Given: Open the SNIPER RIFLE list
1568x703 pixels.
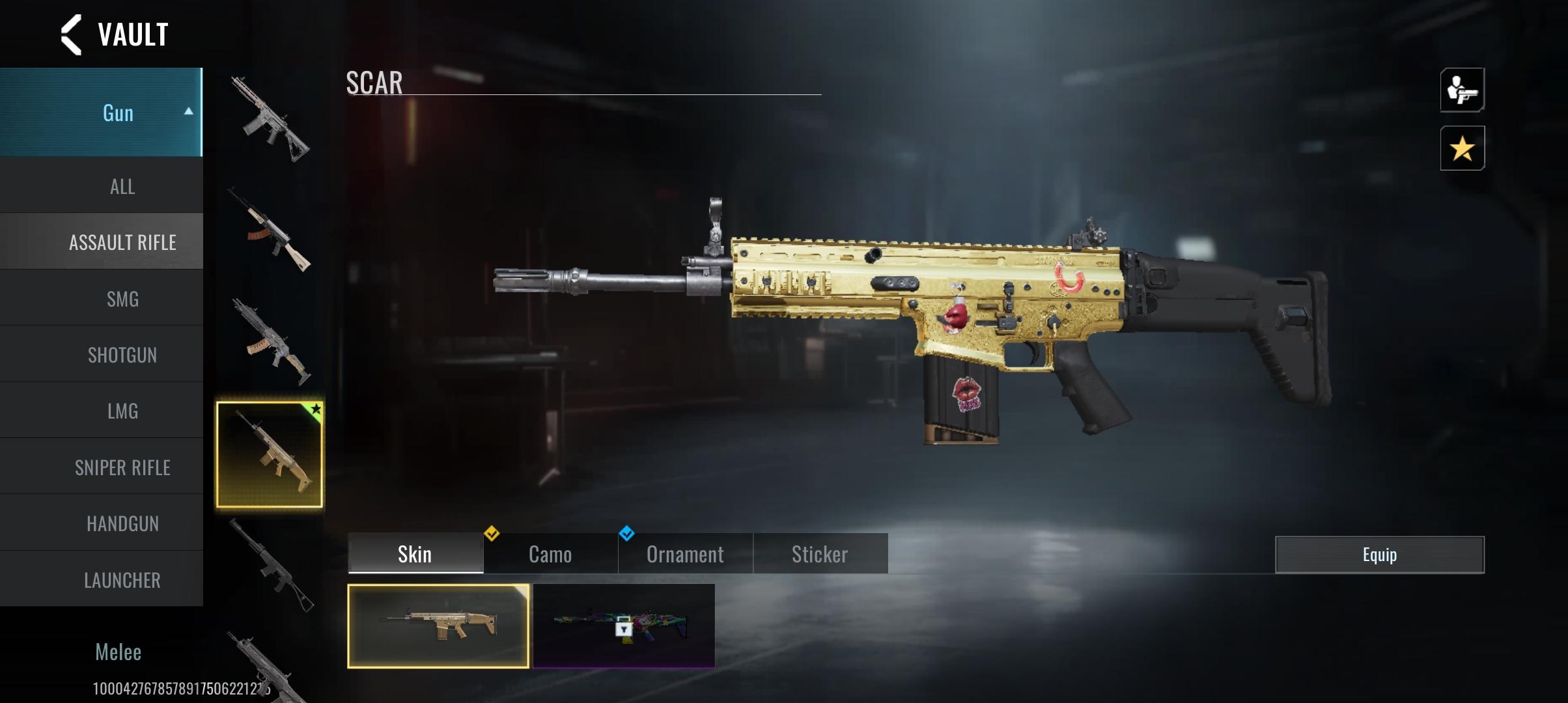Looking at the screenshot, I should click(122, 467).
